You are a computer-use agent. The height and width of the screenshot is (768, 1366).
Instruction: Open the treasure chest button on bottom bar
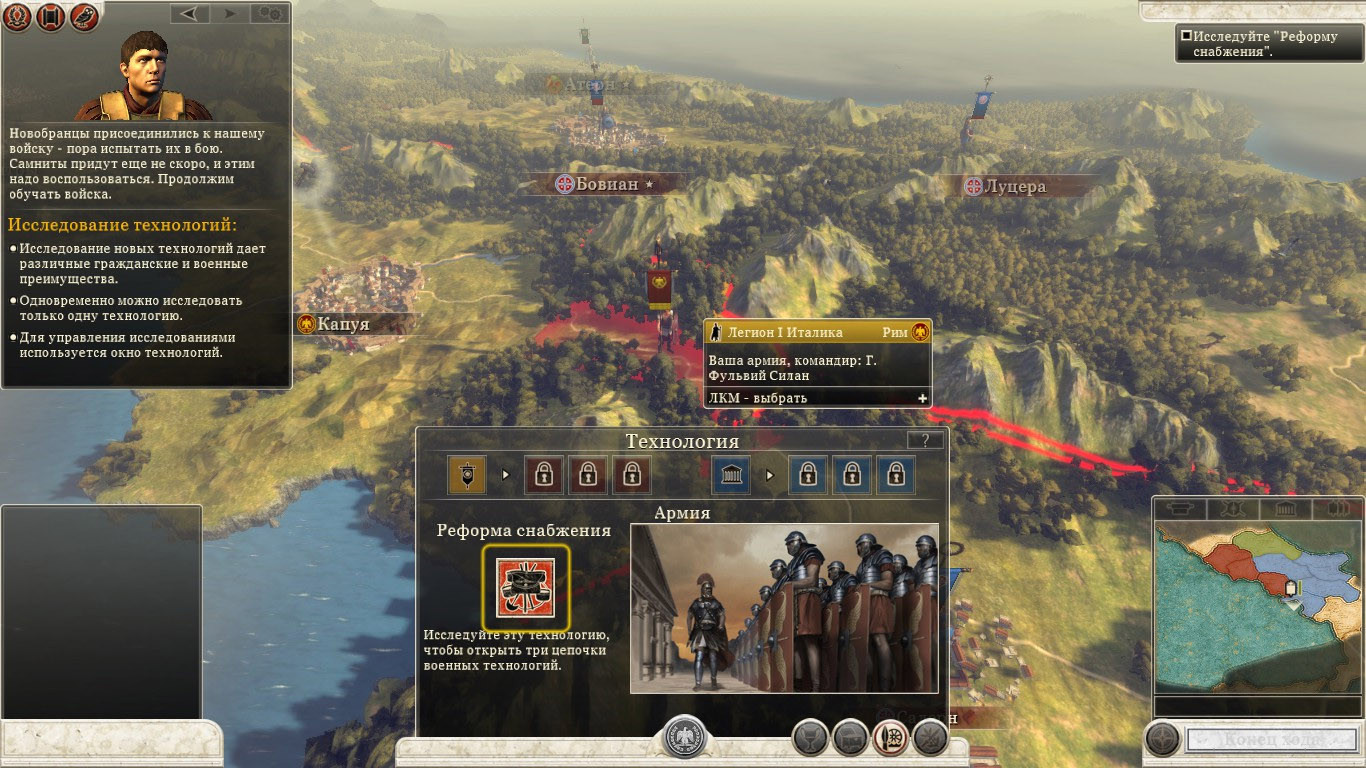(x=850, y=737)
